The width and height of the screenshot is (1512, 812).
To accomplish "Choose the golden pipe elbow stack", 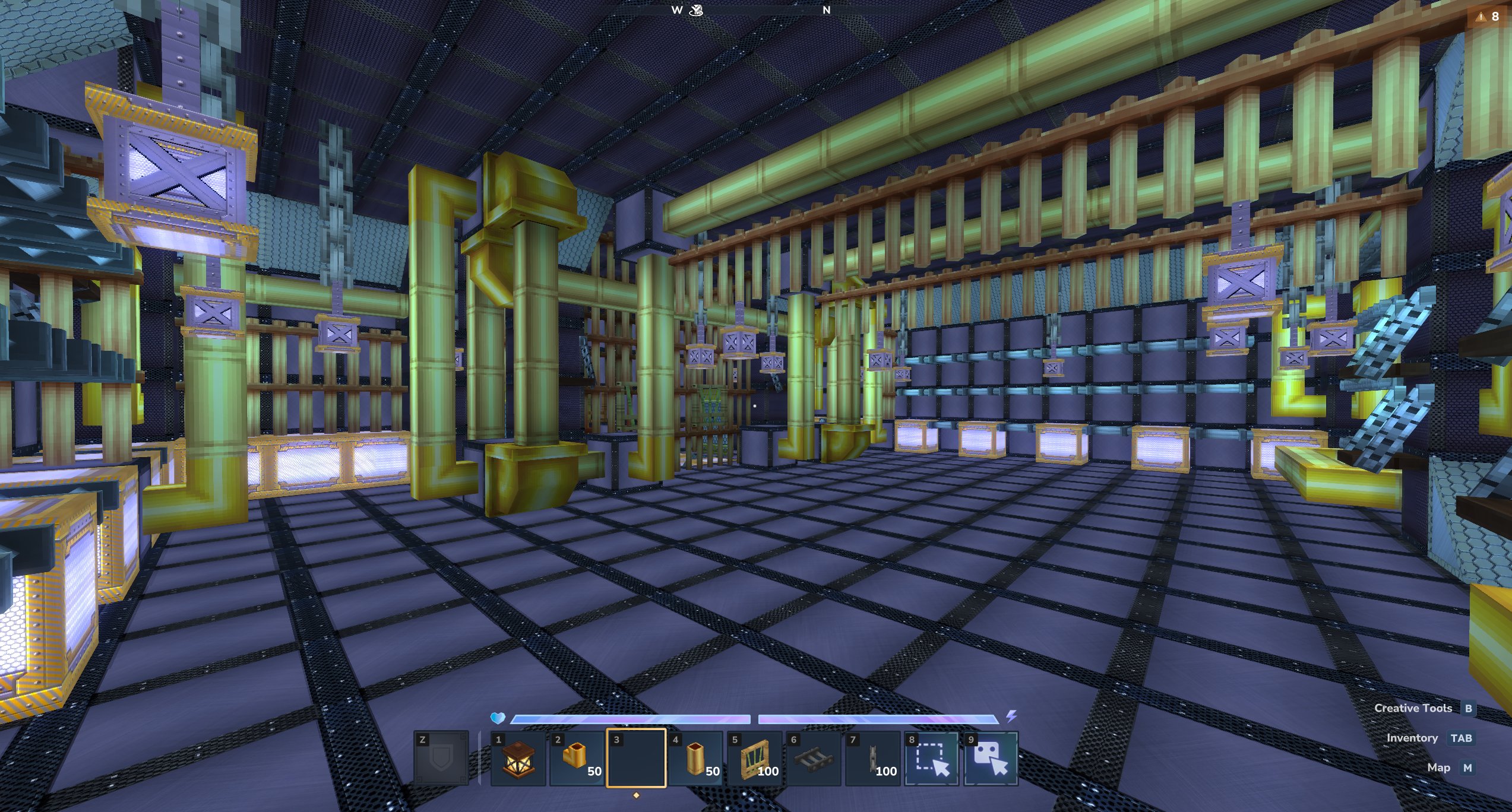I will 577,759.
